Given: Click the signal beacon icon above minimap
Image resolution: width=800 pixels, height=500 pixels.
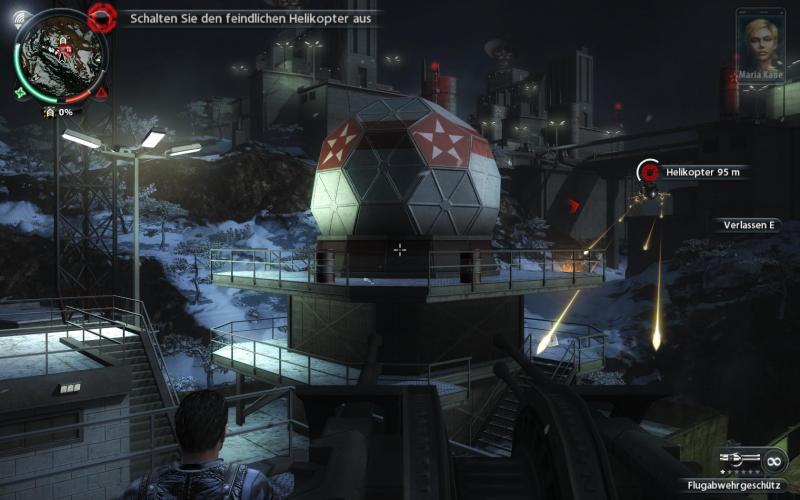Looking at the screenshot, I should [x=21, y=17].
